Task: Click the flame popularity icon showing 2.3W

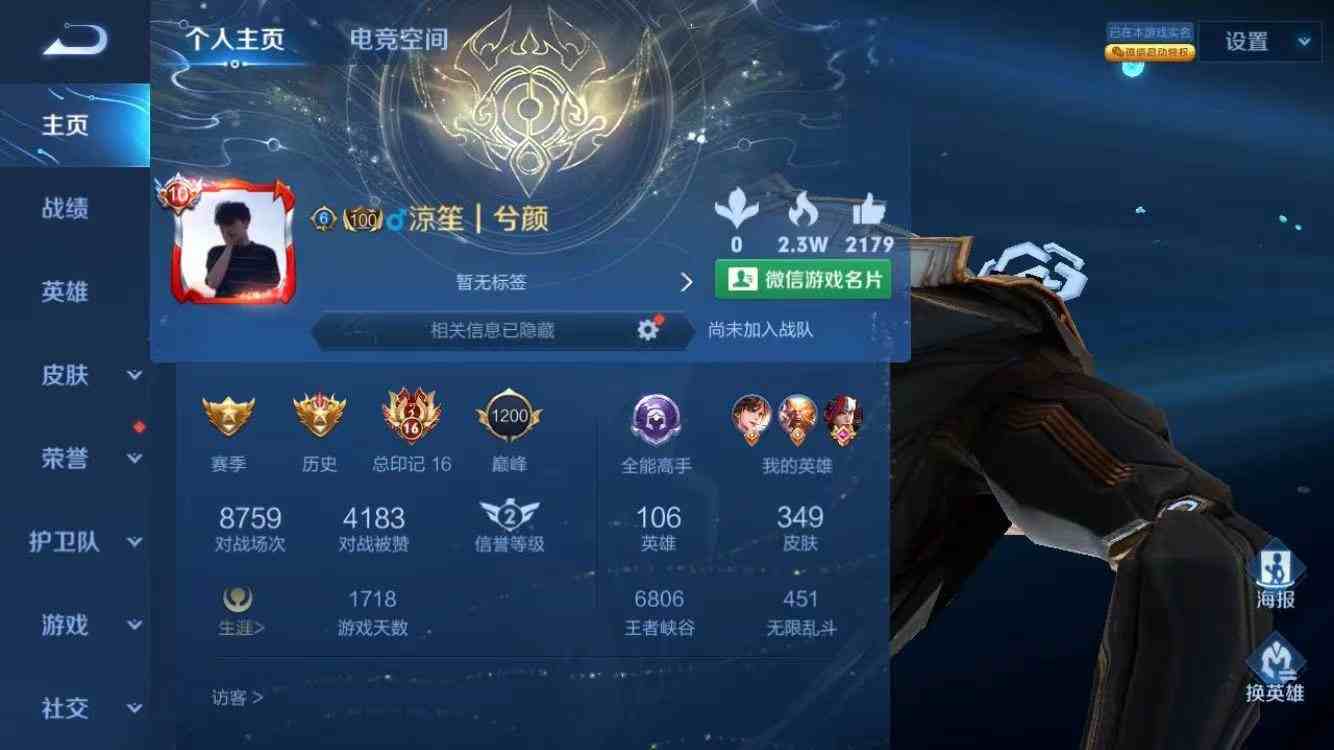Action: pos(801,213)
